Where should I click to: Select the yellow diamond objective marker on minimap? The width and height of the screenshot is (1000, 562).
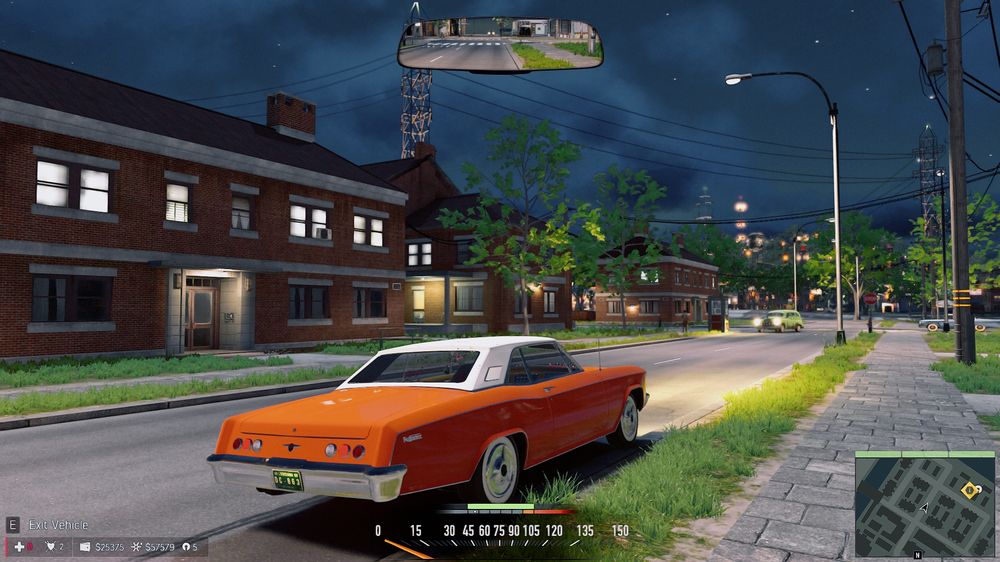967,490
